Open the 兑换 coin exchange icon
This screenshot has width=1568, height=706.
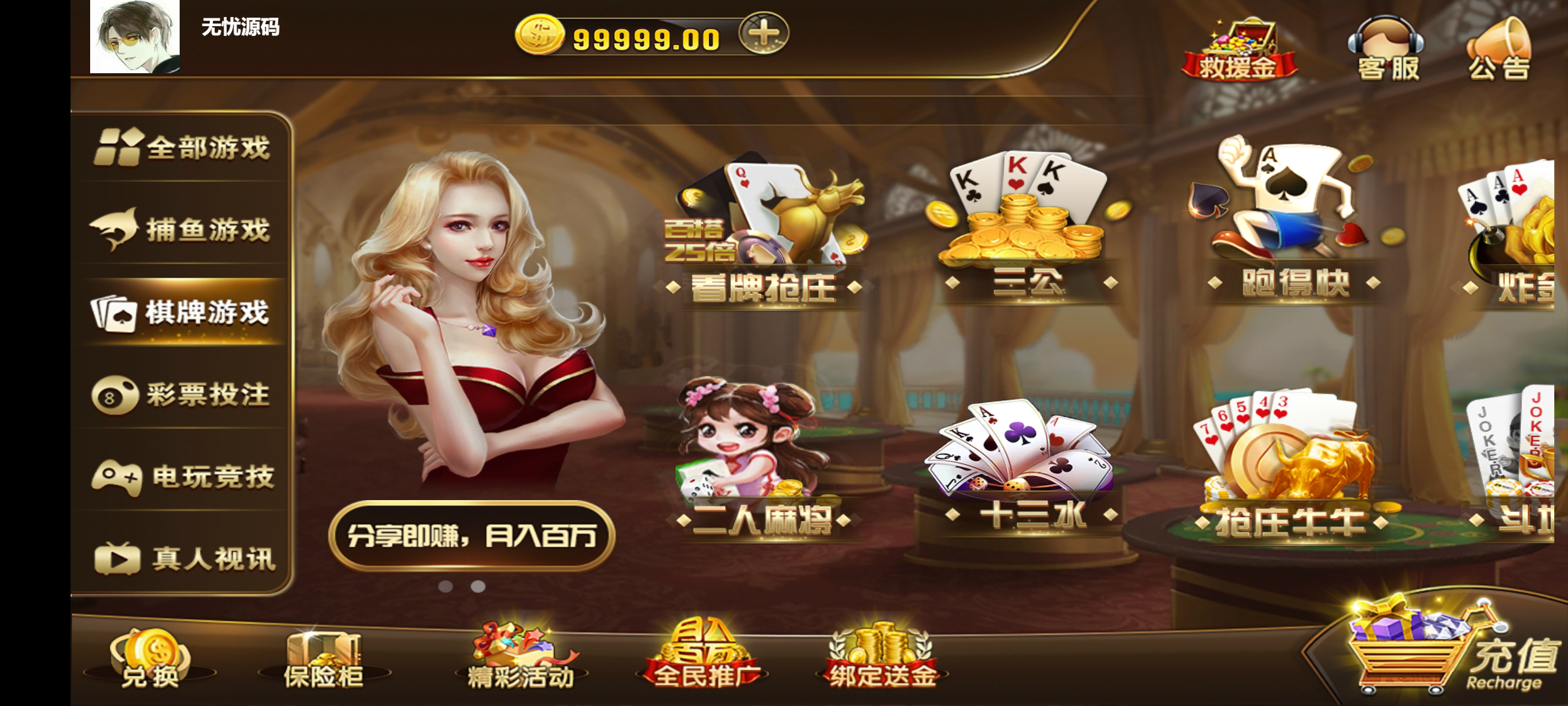pos(152,657)
